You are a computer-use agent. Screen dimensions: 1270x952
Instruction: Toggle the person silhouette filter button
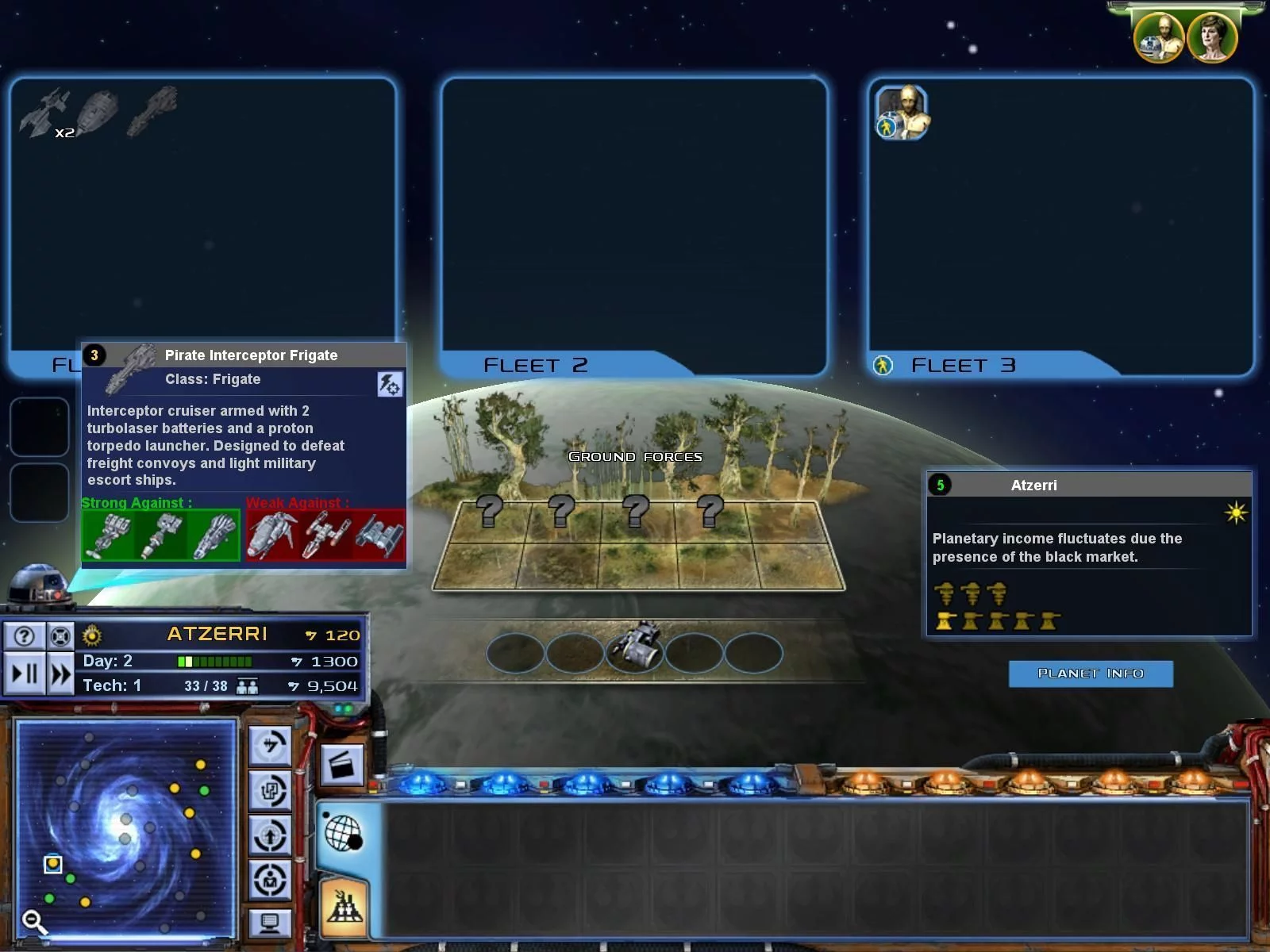[270, 879]
